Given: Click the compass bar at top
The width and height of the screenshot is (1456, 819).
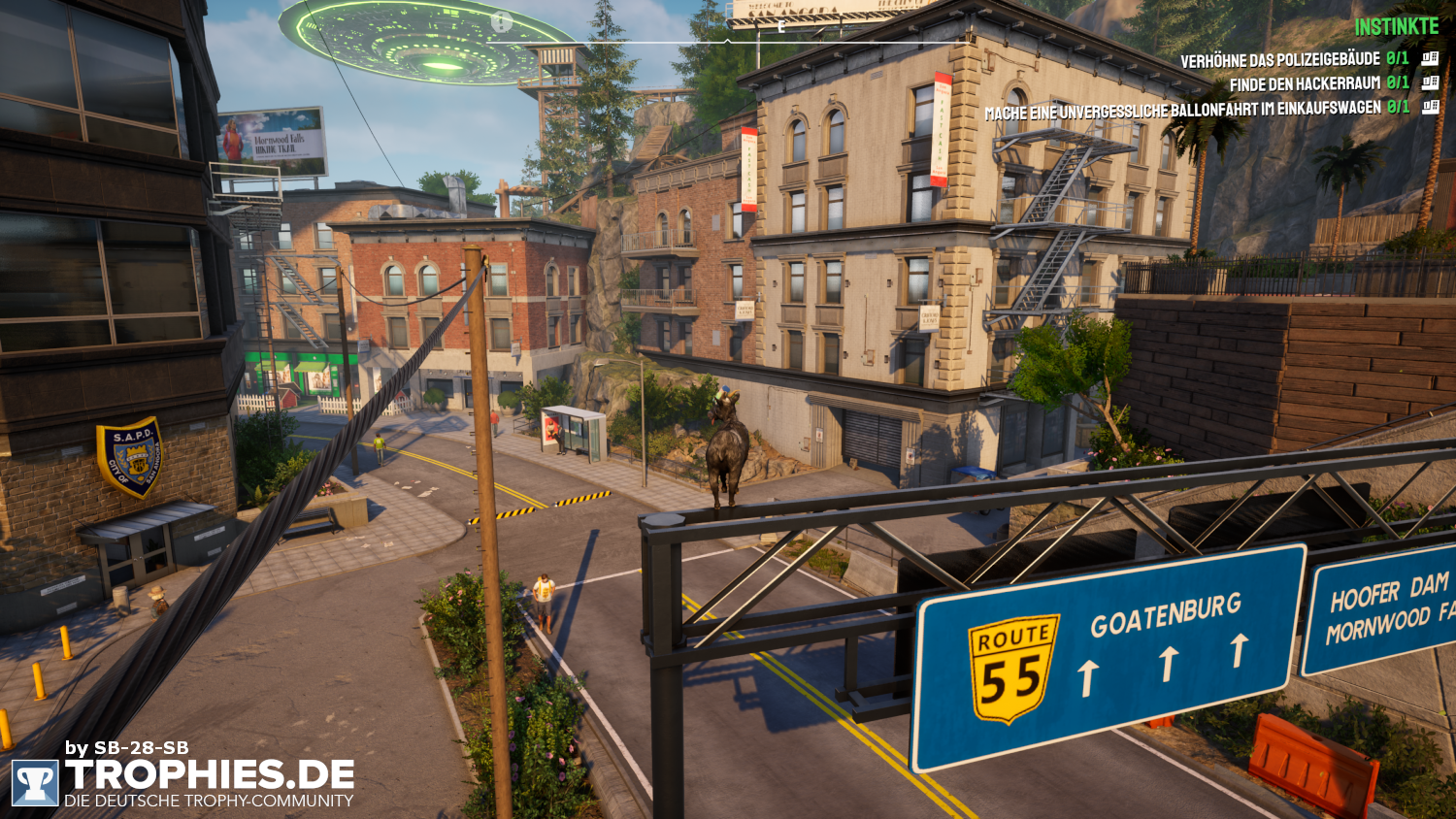Looking at the screenshot, I should pyautogui.click(x=726, y=40).
